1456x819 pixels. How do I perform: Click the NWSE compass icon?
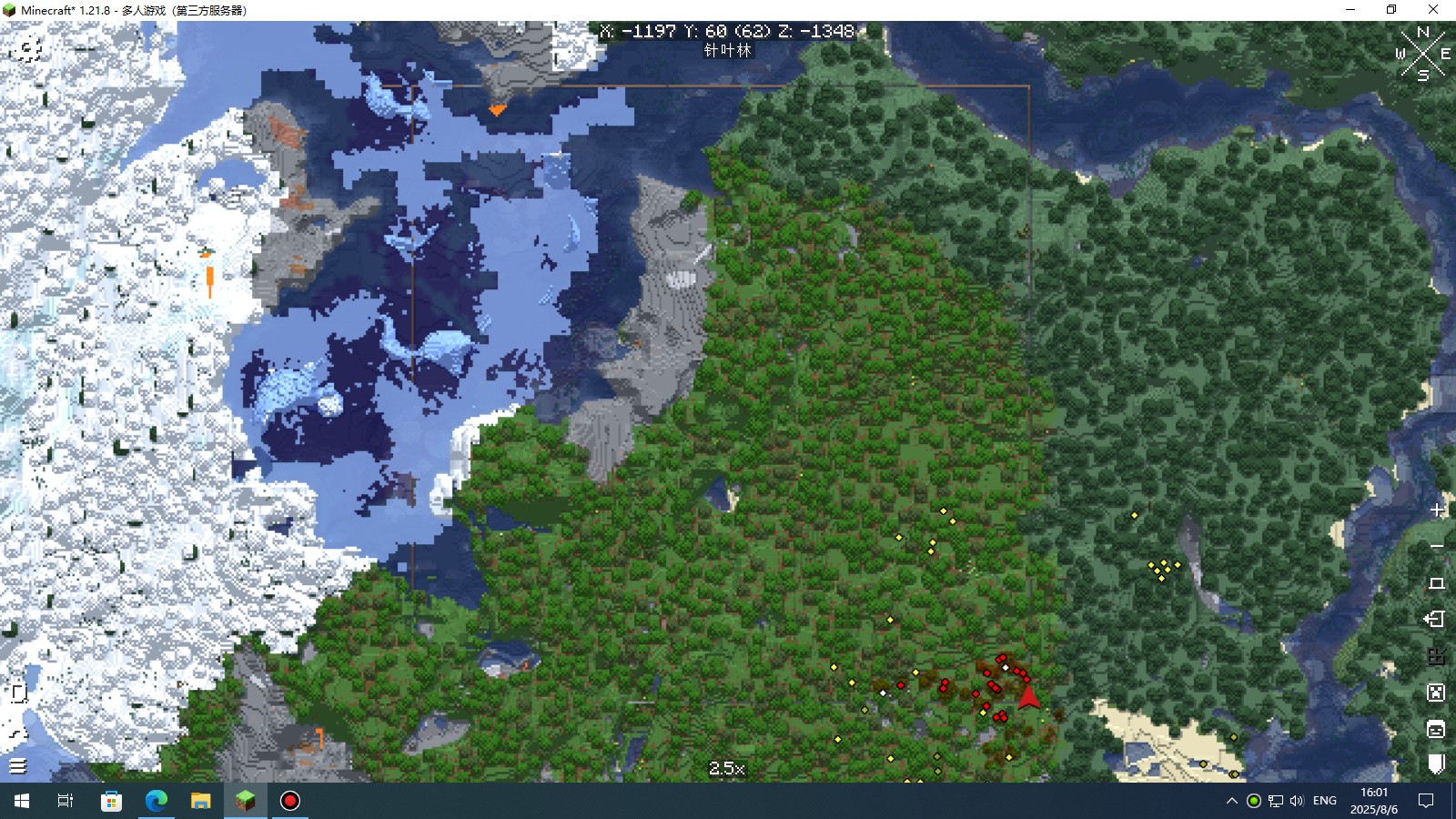click(x=1422, y=54)
